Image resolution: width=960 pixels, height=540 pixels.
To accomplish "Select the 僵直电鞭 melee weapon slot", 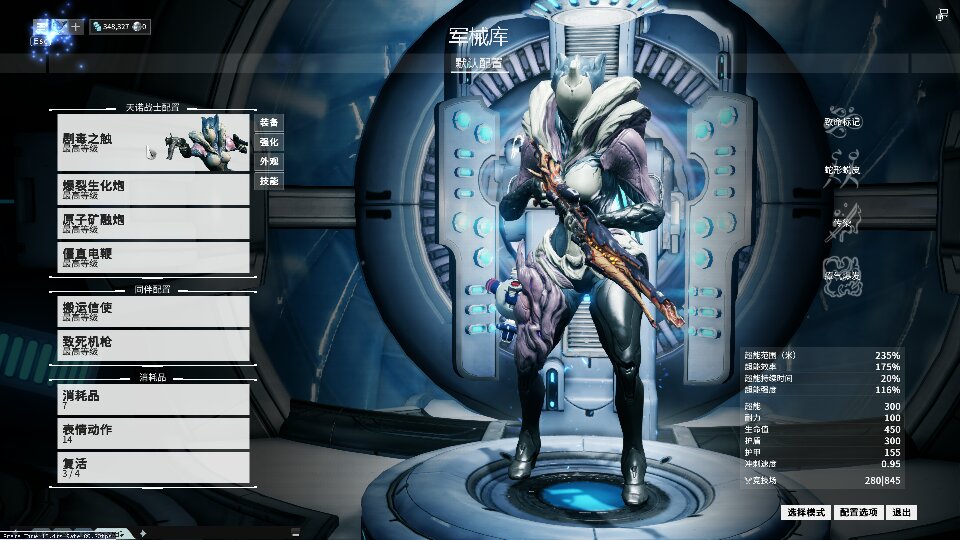I will coord(150,257).
